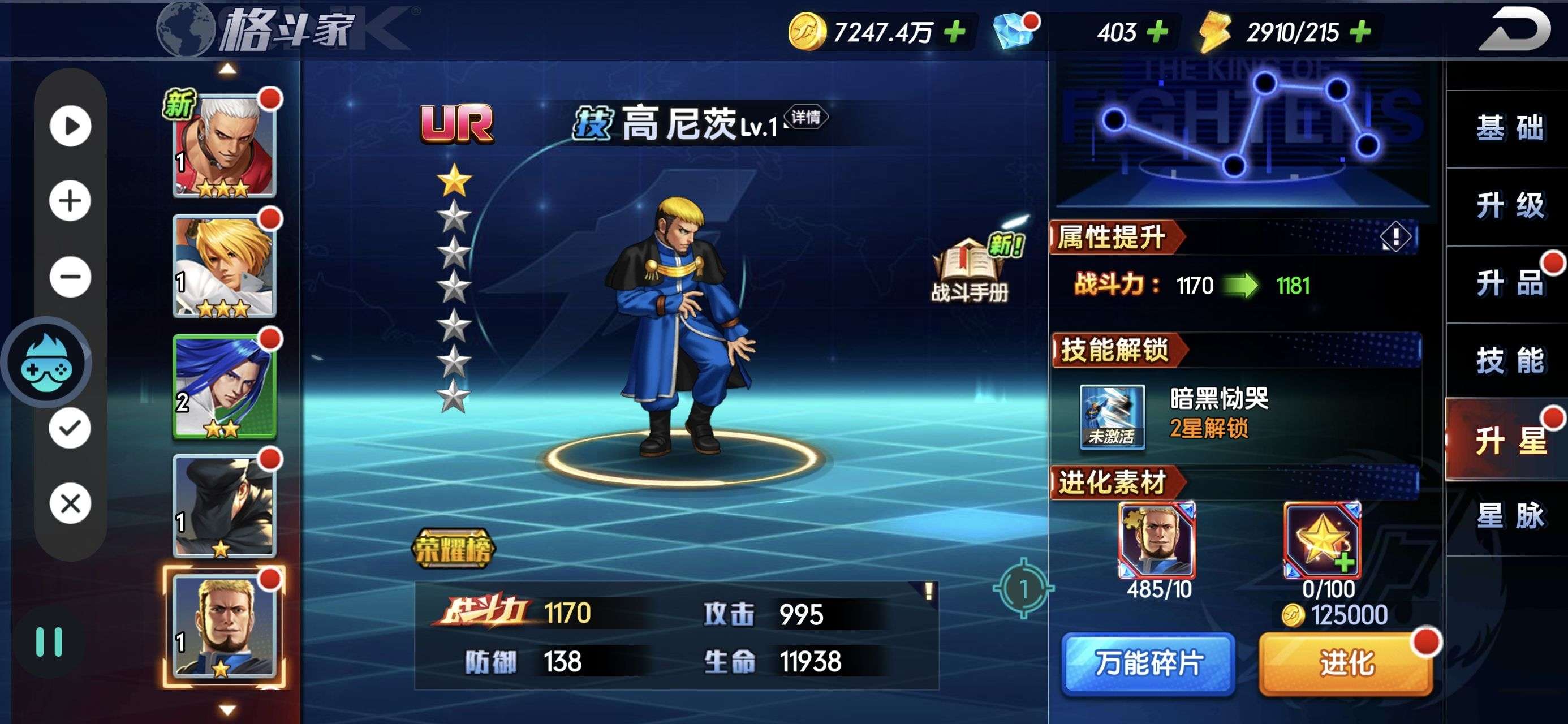Viewport: 1568px width, 724px height.
Task: Click the star evolution material icon
Action: [1321, 540]
